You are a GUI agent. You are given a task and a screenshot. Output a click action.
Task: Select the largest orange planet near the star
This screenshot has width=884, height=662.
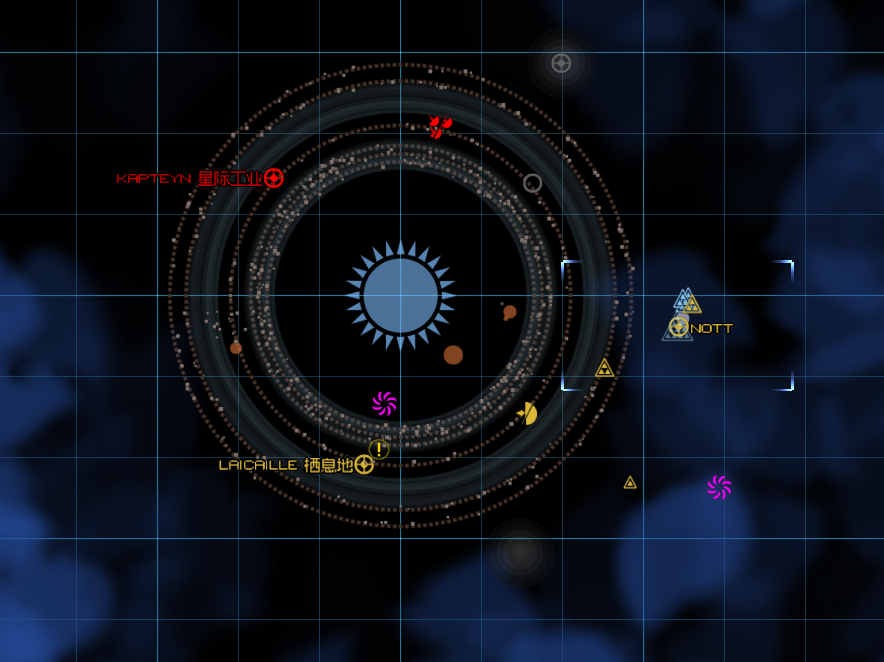point(453,354)
